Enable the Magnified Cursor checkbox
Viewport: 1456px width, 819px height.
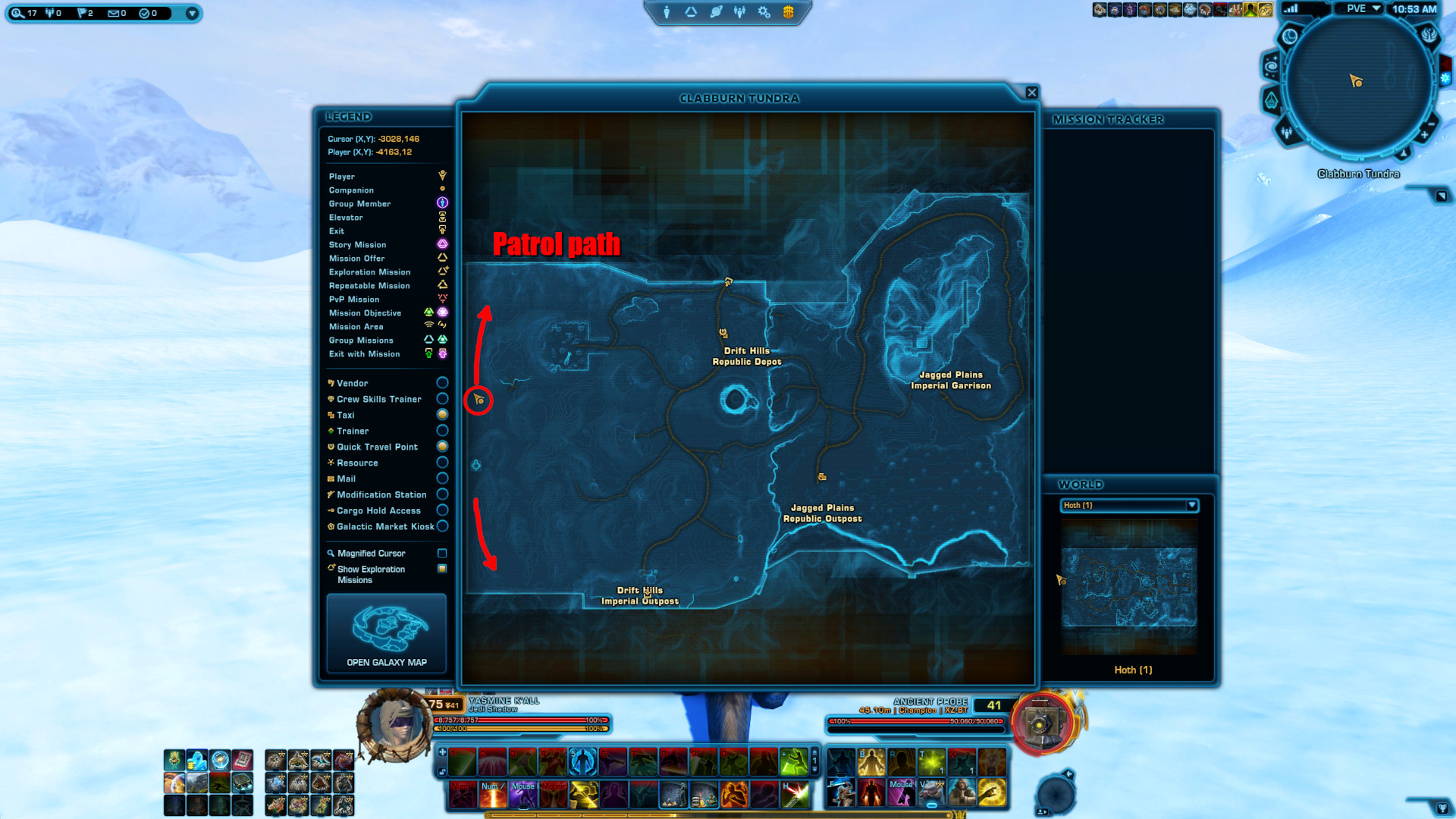coord(443,553)
